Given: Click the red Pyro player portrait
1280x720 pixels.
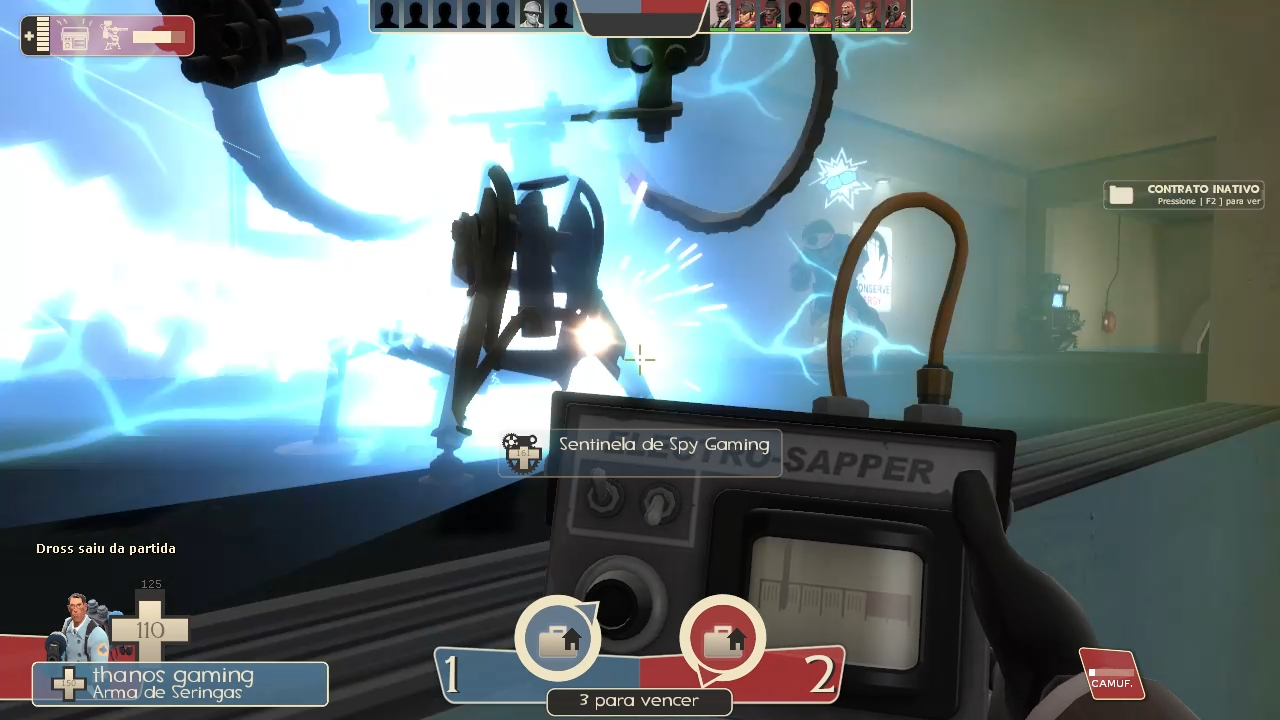Looking at the screenshot, I should 895,15.
